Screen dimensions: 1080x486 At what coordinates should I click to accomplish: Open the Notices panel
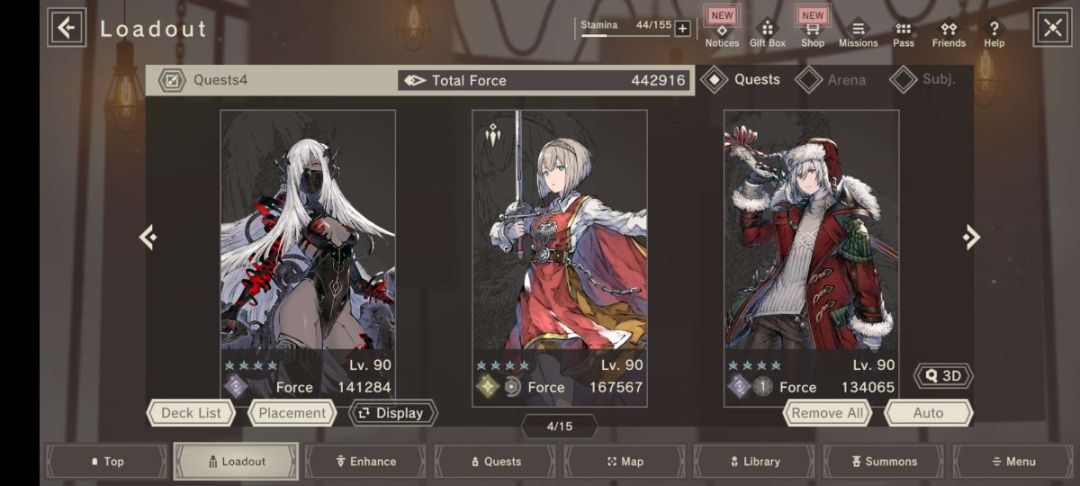coord(722,31)
